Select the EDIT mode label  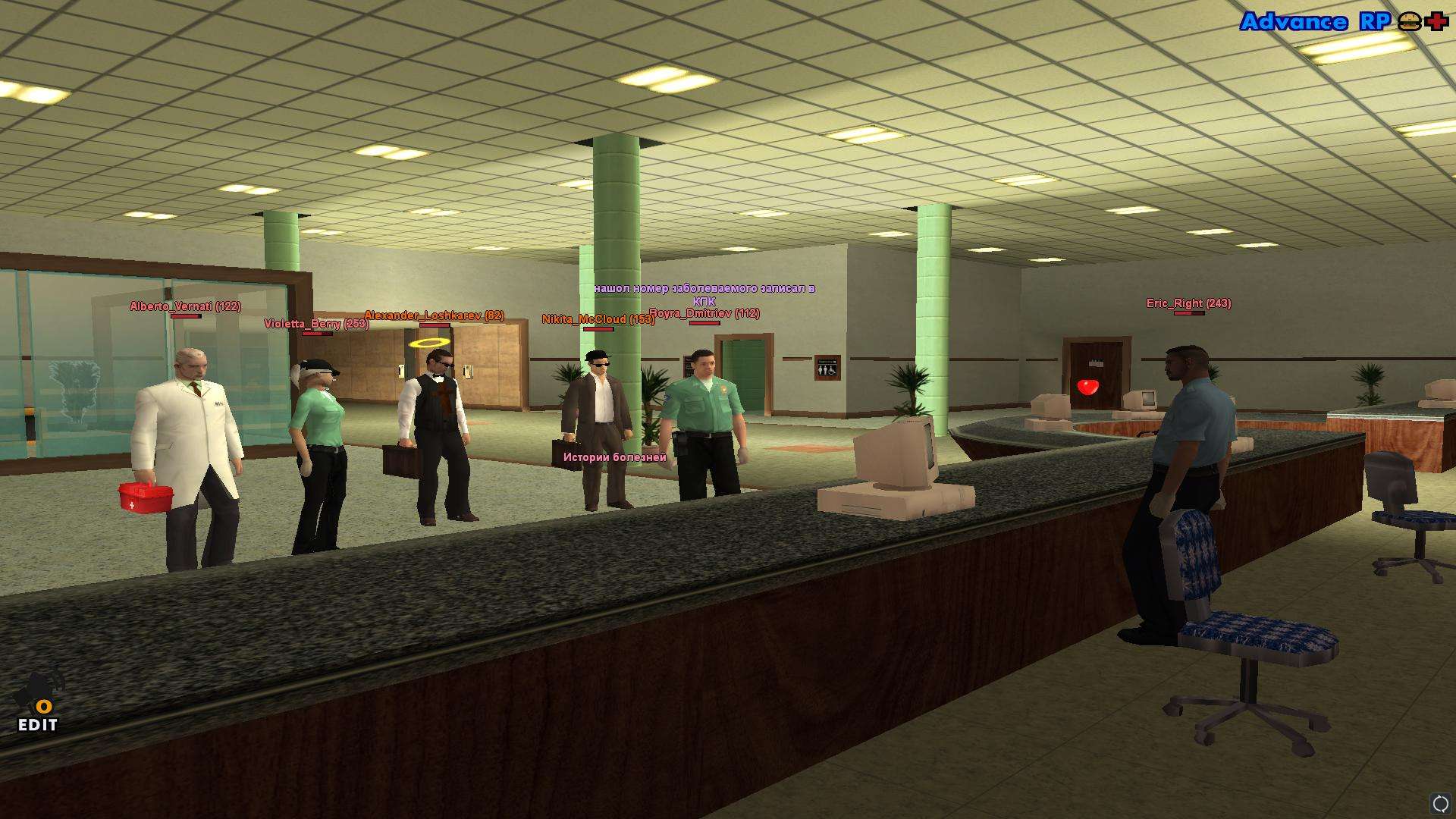pyautogui.click(x=36, y=726)
